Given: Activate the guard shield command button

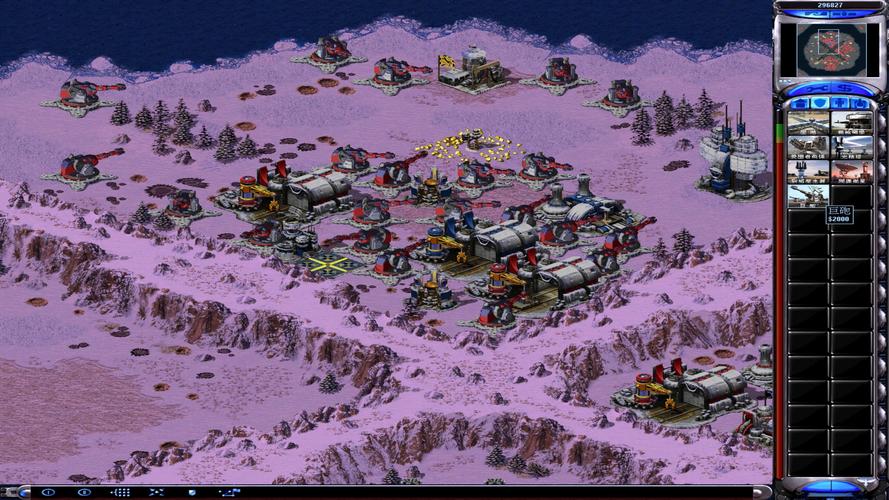Looking at the screenshot, I should pyautogui.click(x=190, y=493).
